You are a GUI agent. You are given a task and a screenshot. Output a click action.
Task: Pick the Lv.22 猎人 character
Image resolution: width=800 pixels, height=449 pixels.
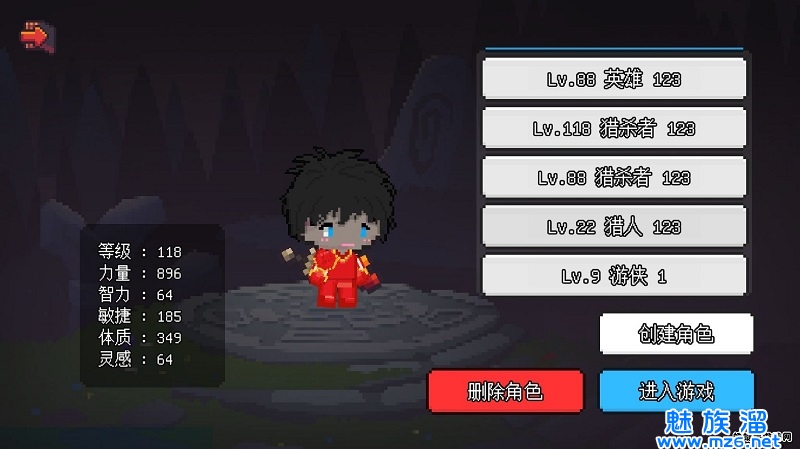(614, 226)
